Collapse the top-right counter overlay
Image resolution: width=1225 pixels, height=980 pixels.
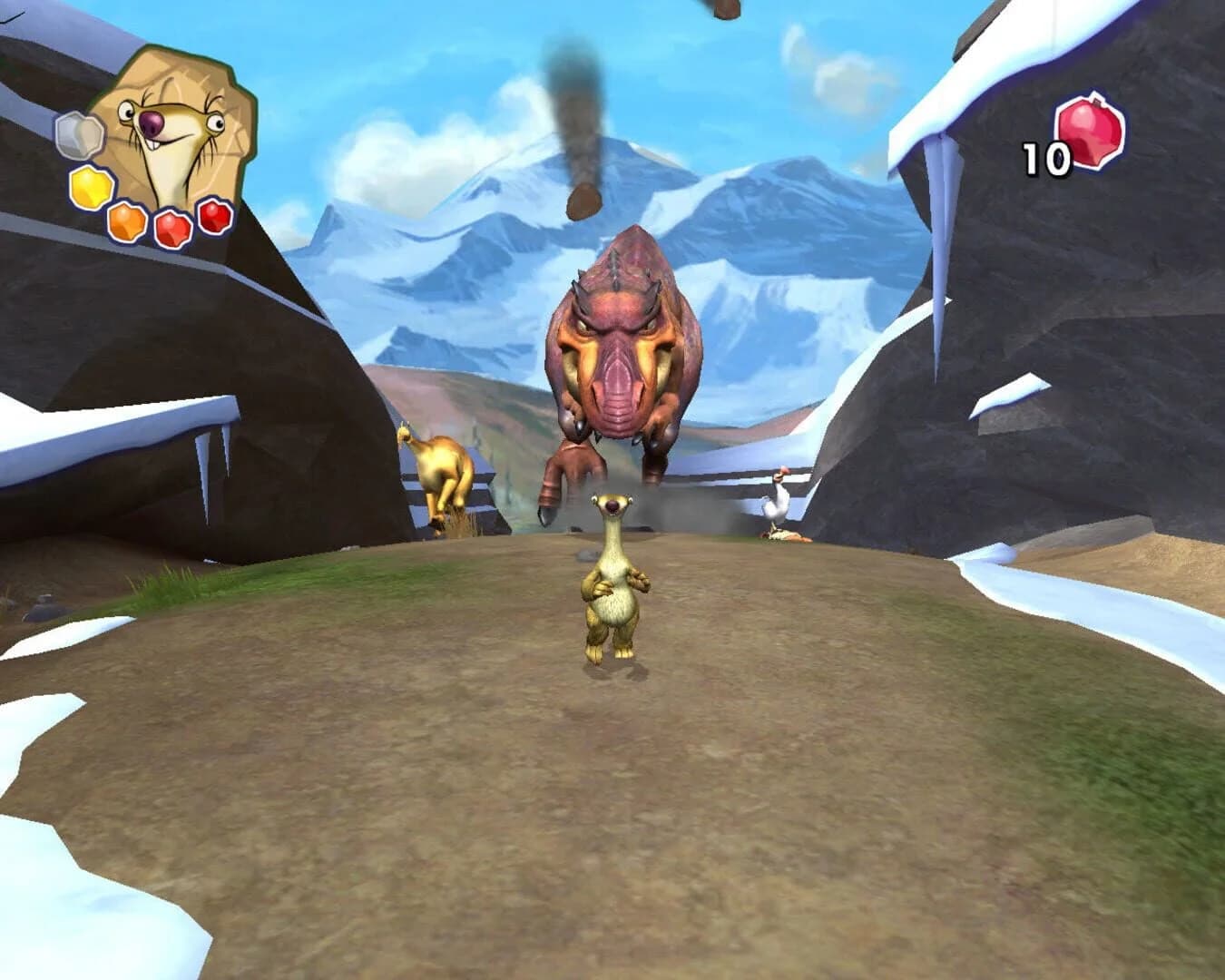[1071, 141]
